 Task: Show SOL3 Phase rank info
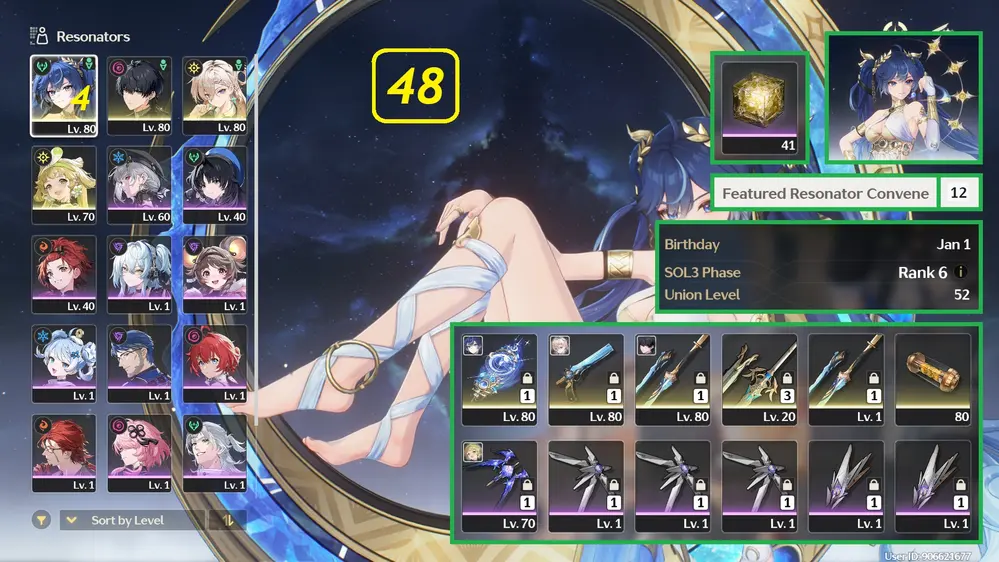[961, 272]
